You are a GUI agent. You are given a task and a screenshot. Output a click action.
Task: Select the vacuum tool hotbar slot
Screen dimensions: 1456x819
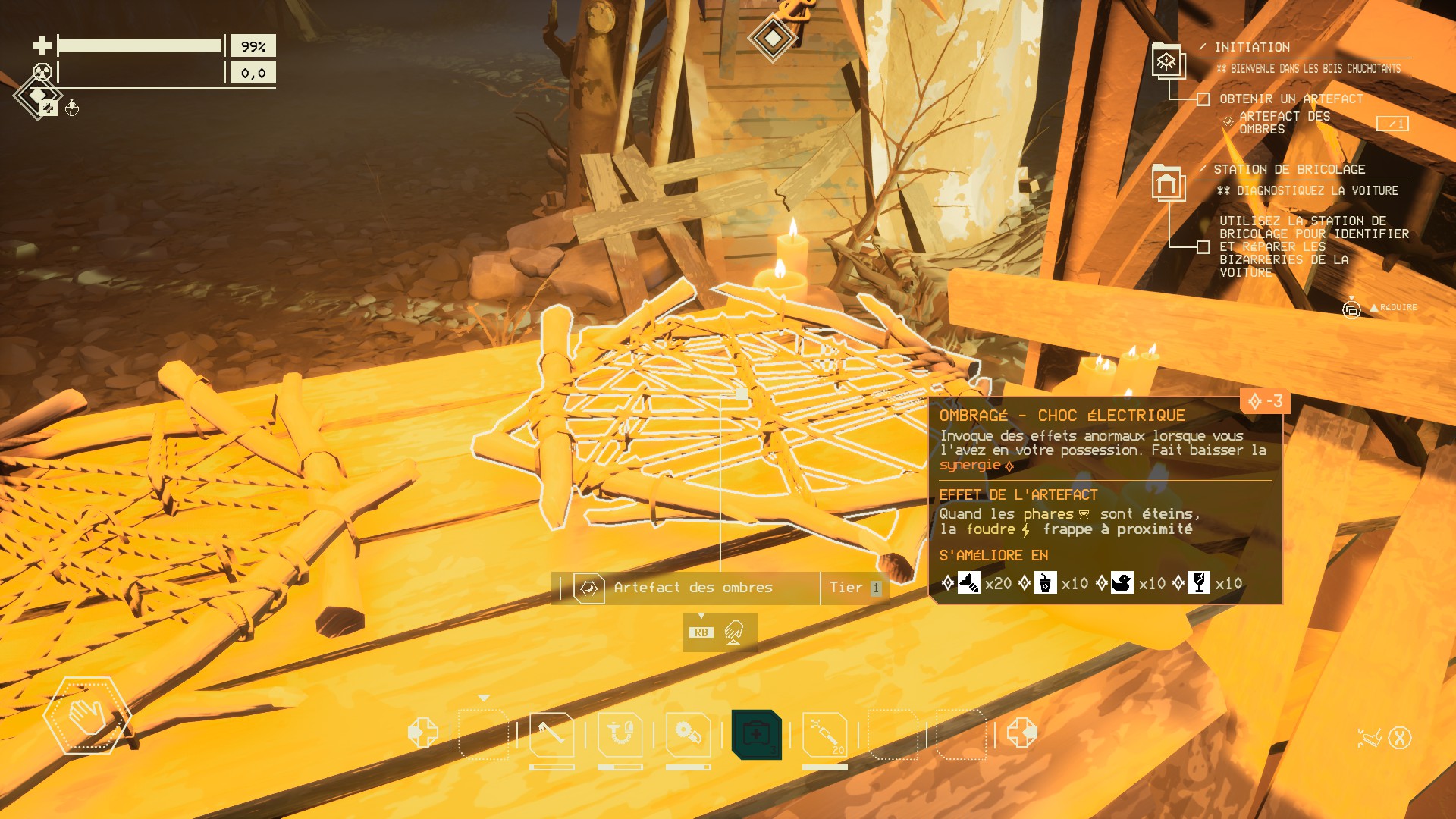pos(620,734)
